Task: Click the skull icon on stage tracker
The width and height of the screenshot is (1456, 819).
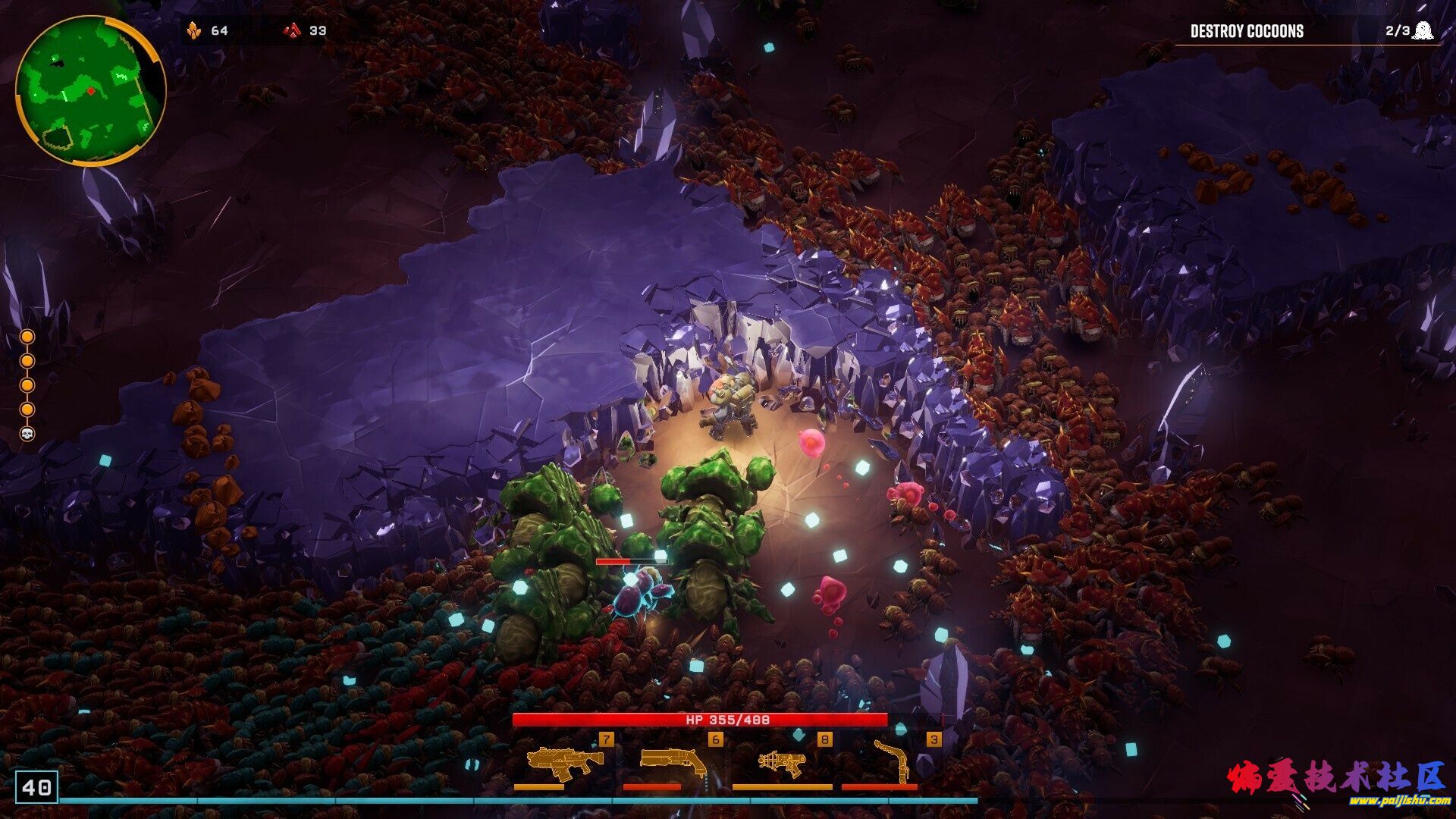Action: pos(27,434)
